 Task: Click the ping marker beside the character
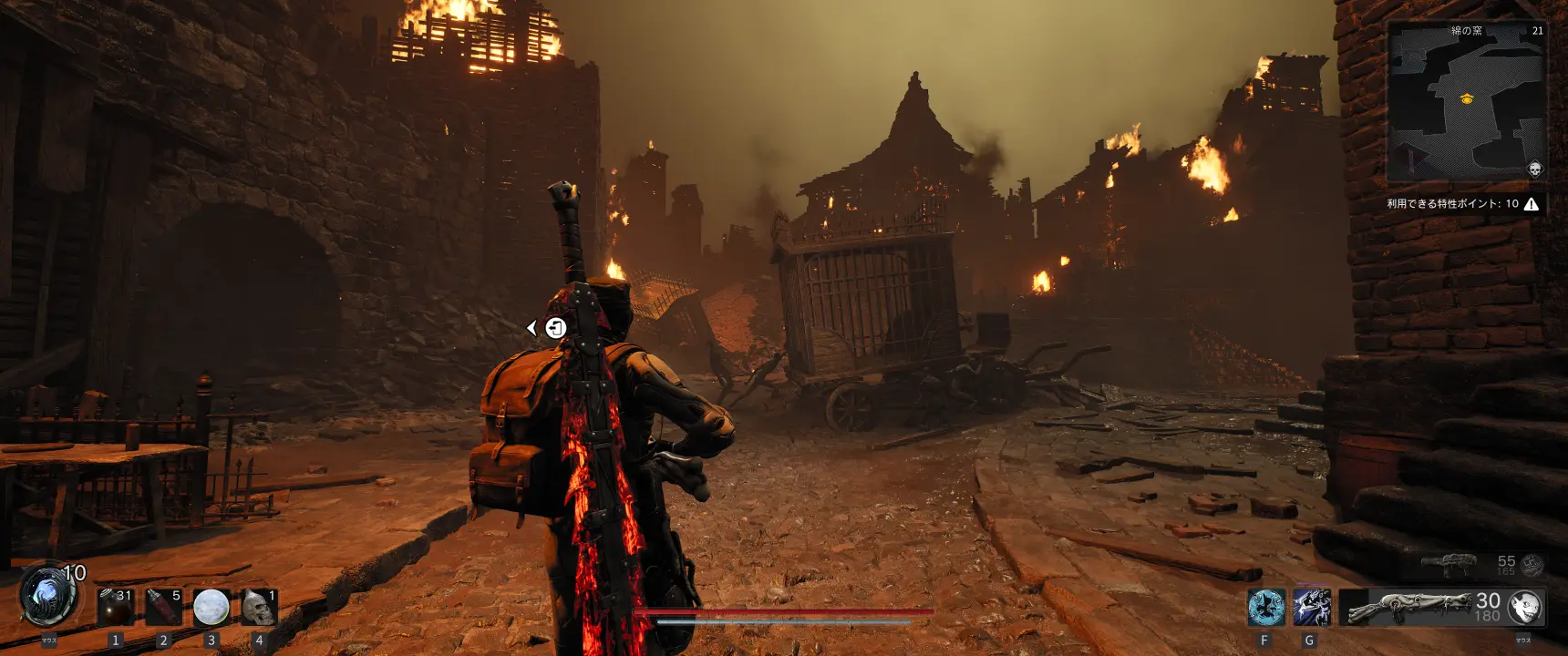[x=555, y=328]
